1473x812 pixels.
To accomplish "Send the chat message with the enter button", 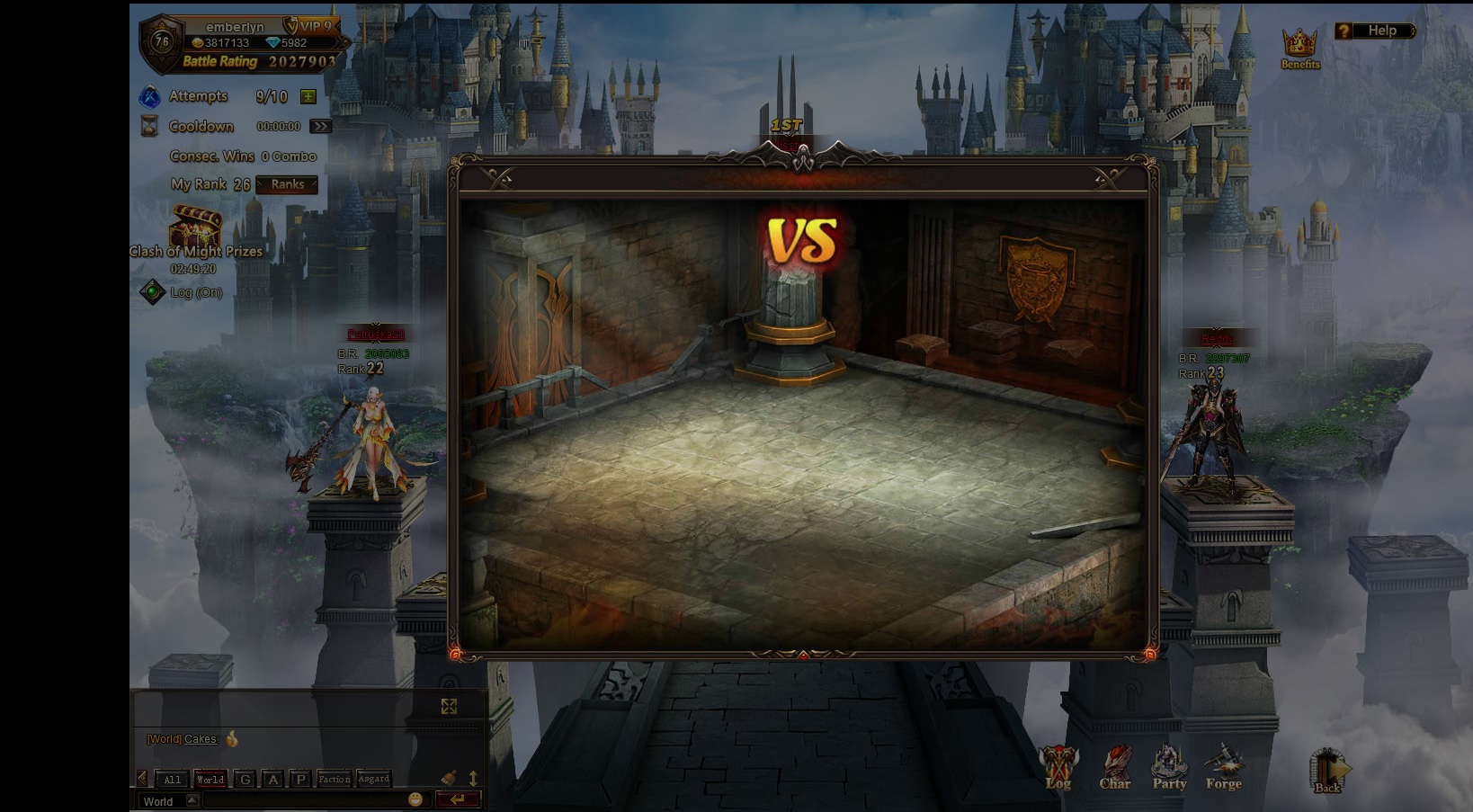I will tap(458, 799).
